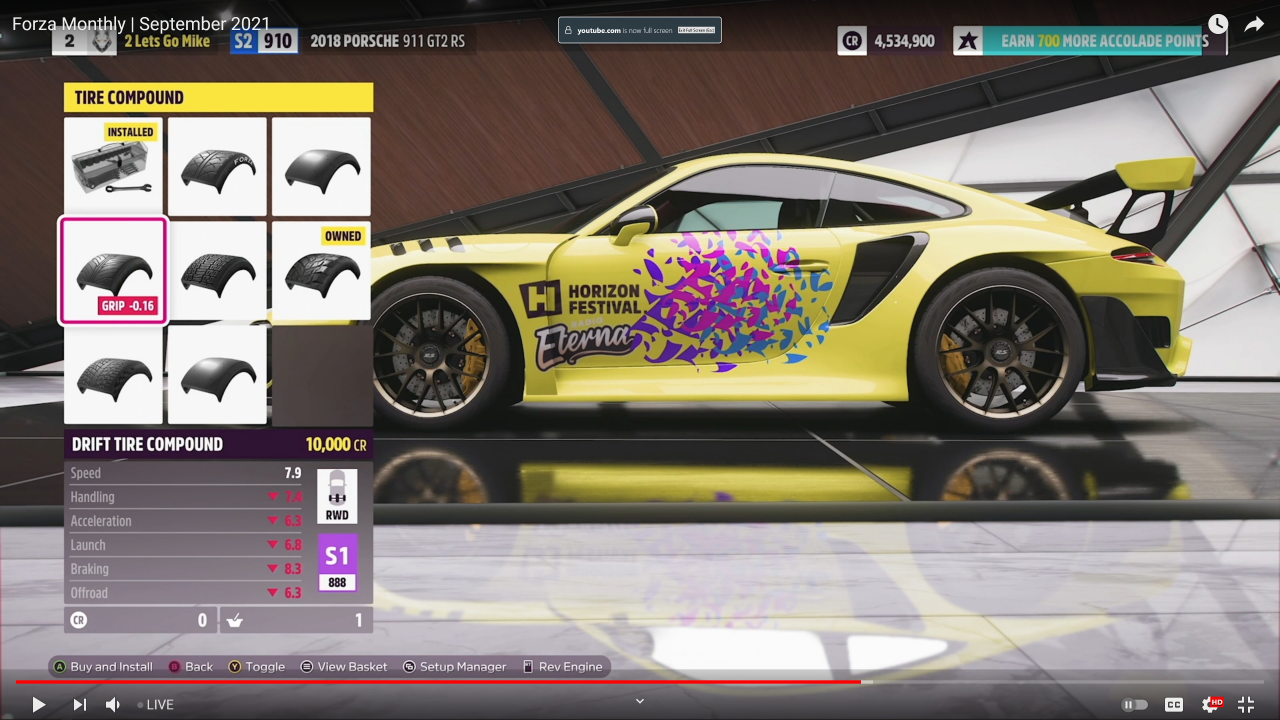The width and height of the screenshot is (1280, 720).
Task: Exit fullscreen in the video player
Action: (1246, 704)
